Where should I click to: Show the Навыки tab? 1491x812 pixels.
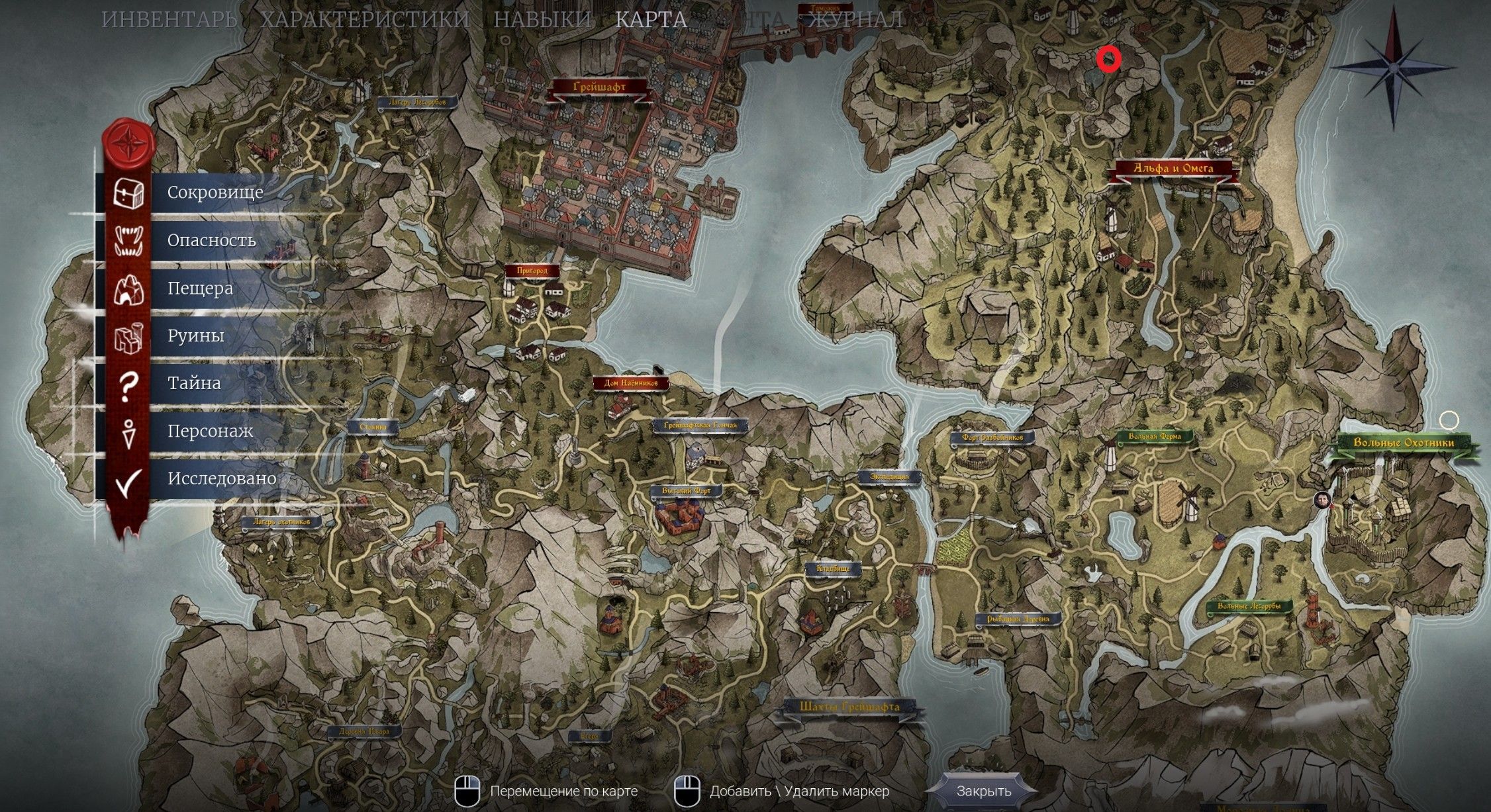[542, 19]
